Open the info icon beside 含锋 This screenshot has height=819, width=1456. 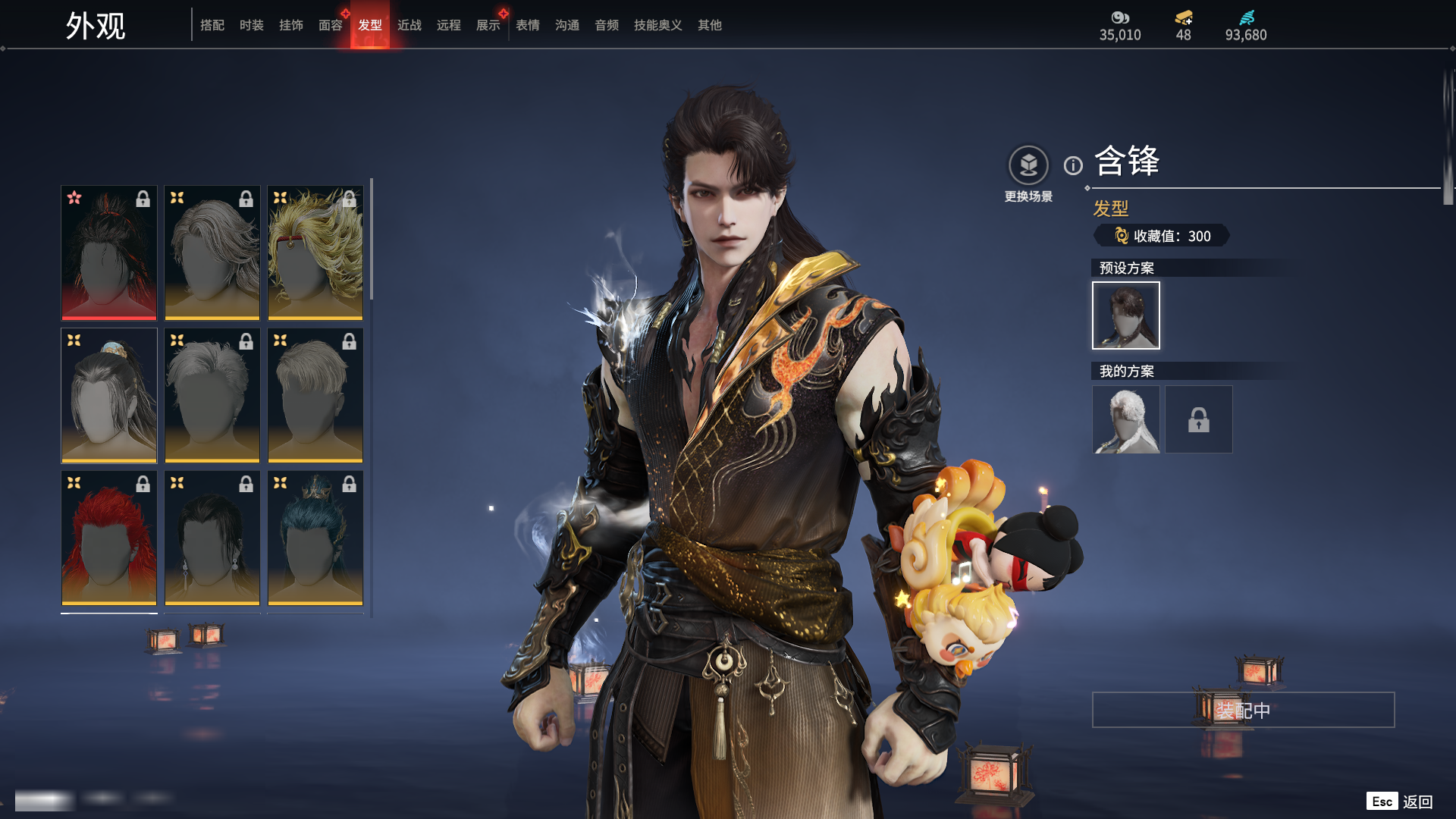[x=1073, y=165]
